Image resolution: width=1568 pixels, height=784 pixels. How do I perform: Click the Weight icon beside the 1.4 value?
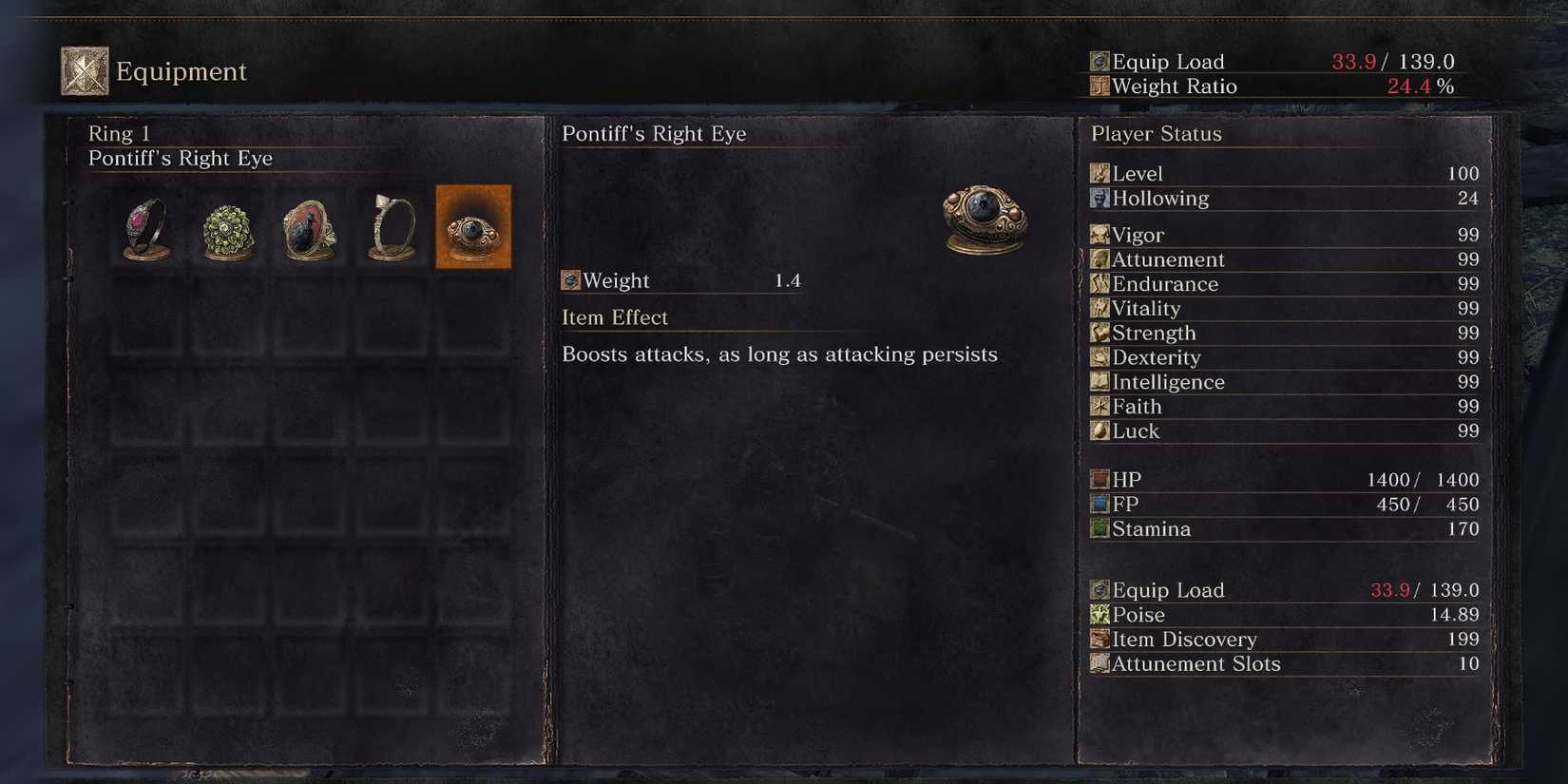tap(571, 279)
